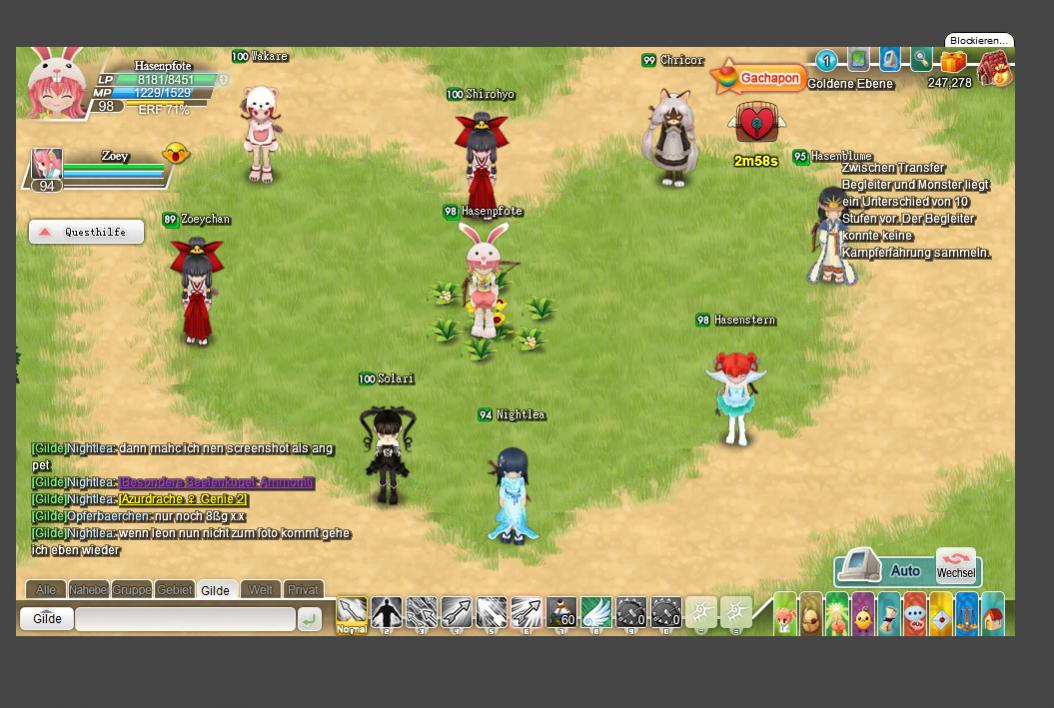Screen dimensions: 1054x708
Task: Select the Normal attack skill slot
Action: click(351, 614)
